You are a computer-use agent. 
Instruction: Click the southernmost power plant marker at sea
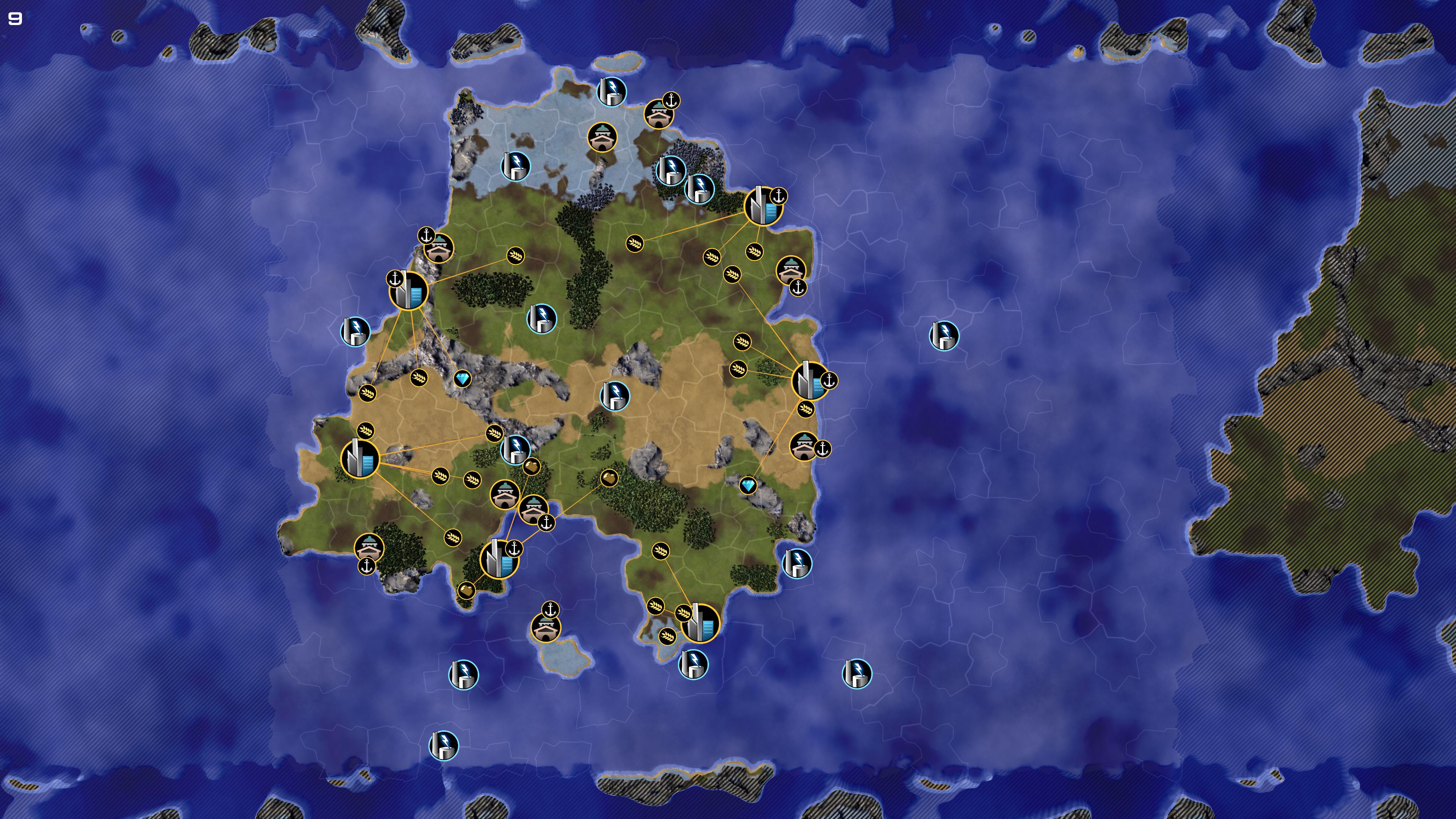(x=444, y=745)
